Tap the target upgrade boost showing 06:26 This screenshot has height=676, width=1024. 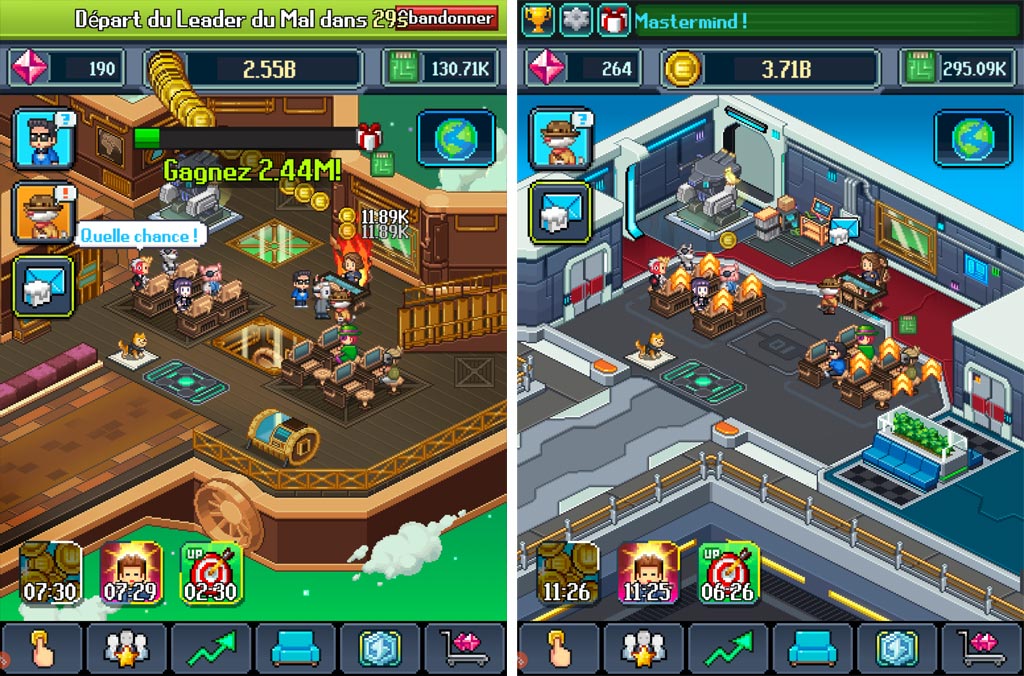click(729, 574)
